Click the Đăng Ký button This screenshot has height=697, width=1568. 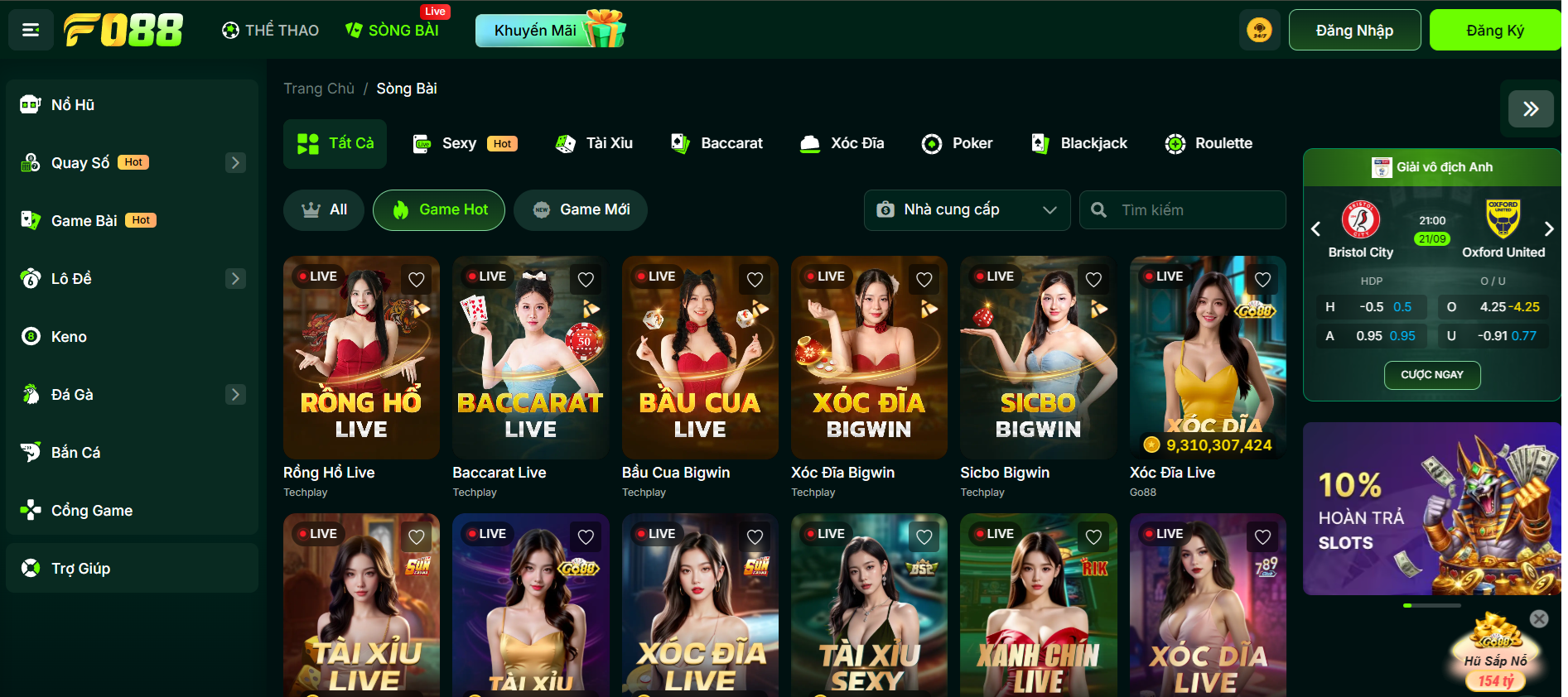(1493, 29)
